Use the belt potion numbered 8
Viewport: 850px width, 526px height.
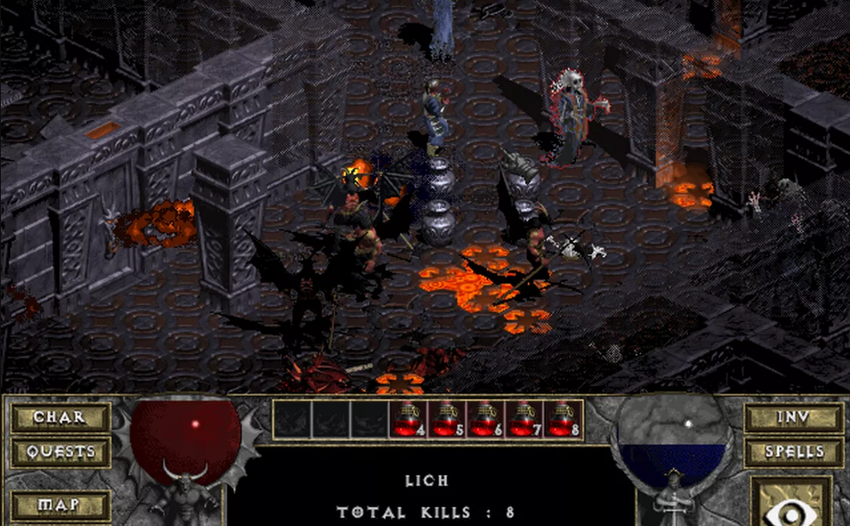pyautogui.click(x=564, y=419)
